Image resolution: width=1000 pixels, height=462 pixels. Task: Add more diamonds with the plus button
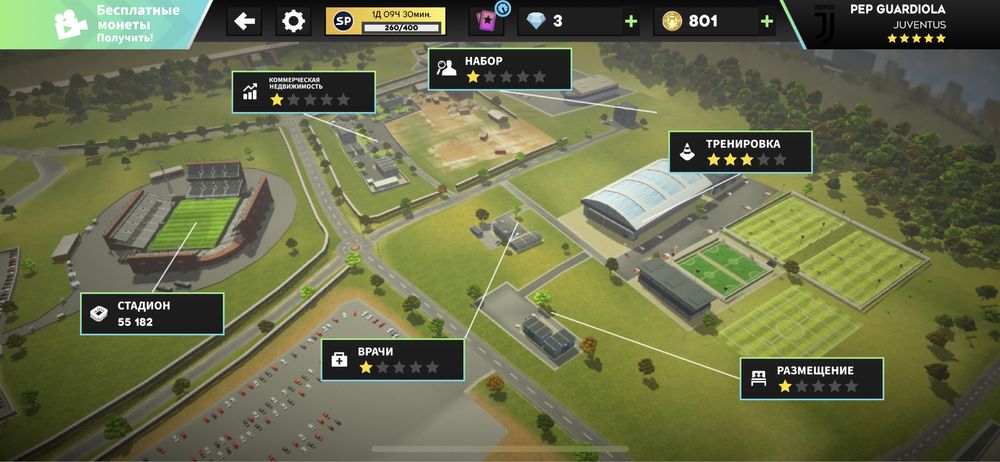(630, 21)
